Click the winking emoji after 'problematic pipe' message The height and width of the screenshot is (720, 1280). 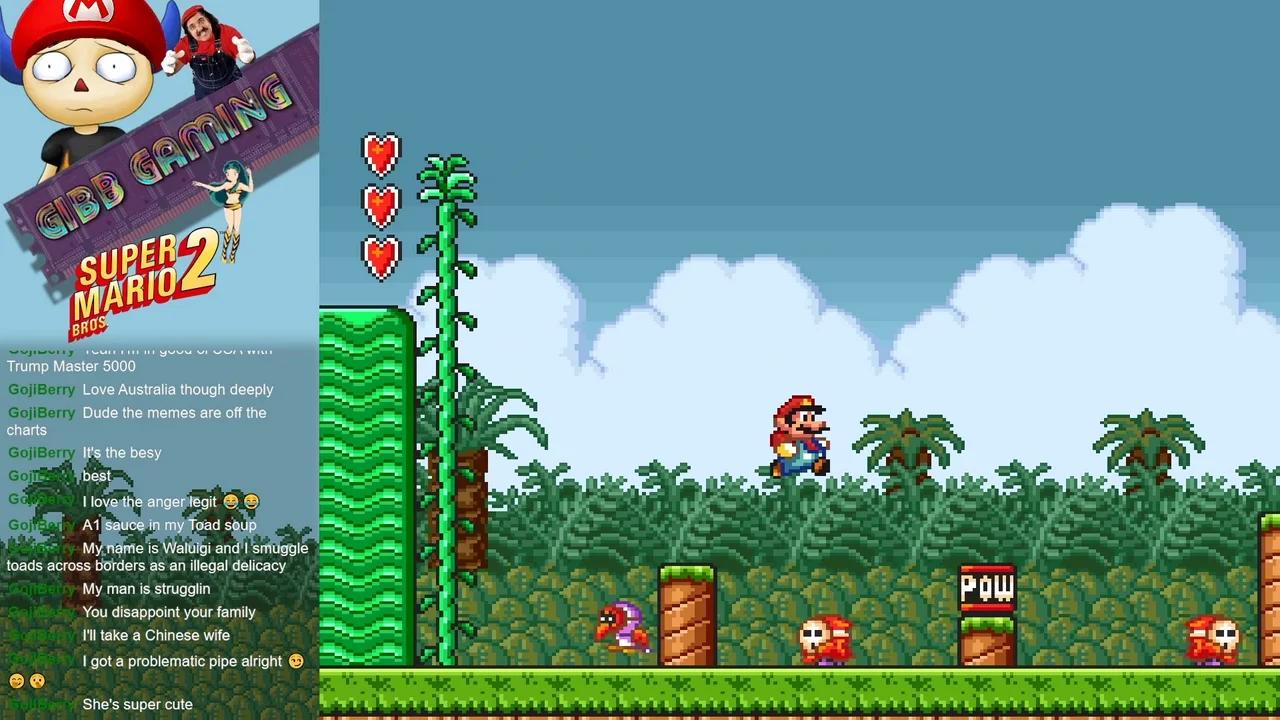296,661
